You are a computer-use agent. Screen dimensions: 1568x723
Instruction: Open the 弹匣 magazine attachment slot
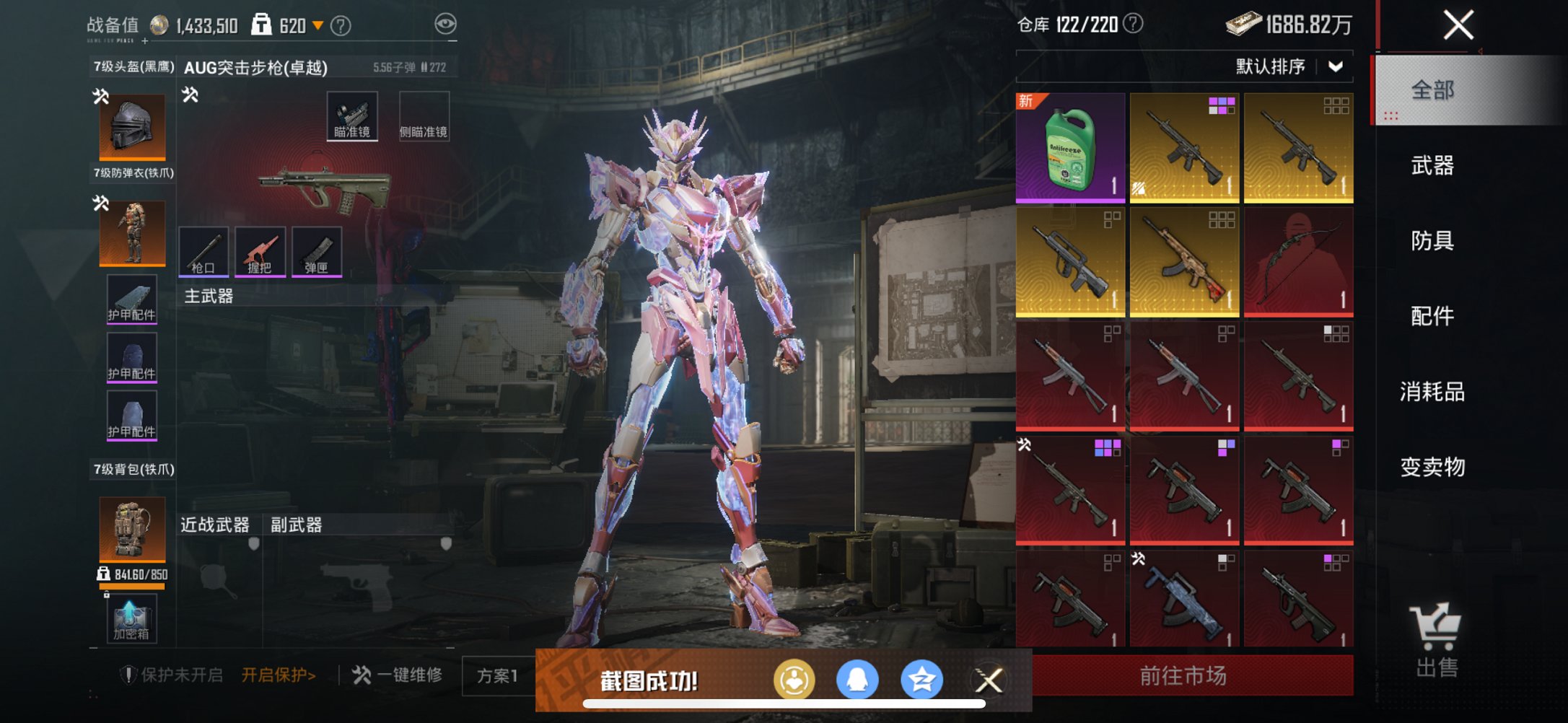317,253
